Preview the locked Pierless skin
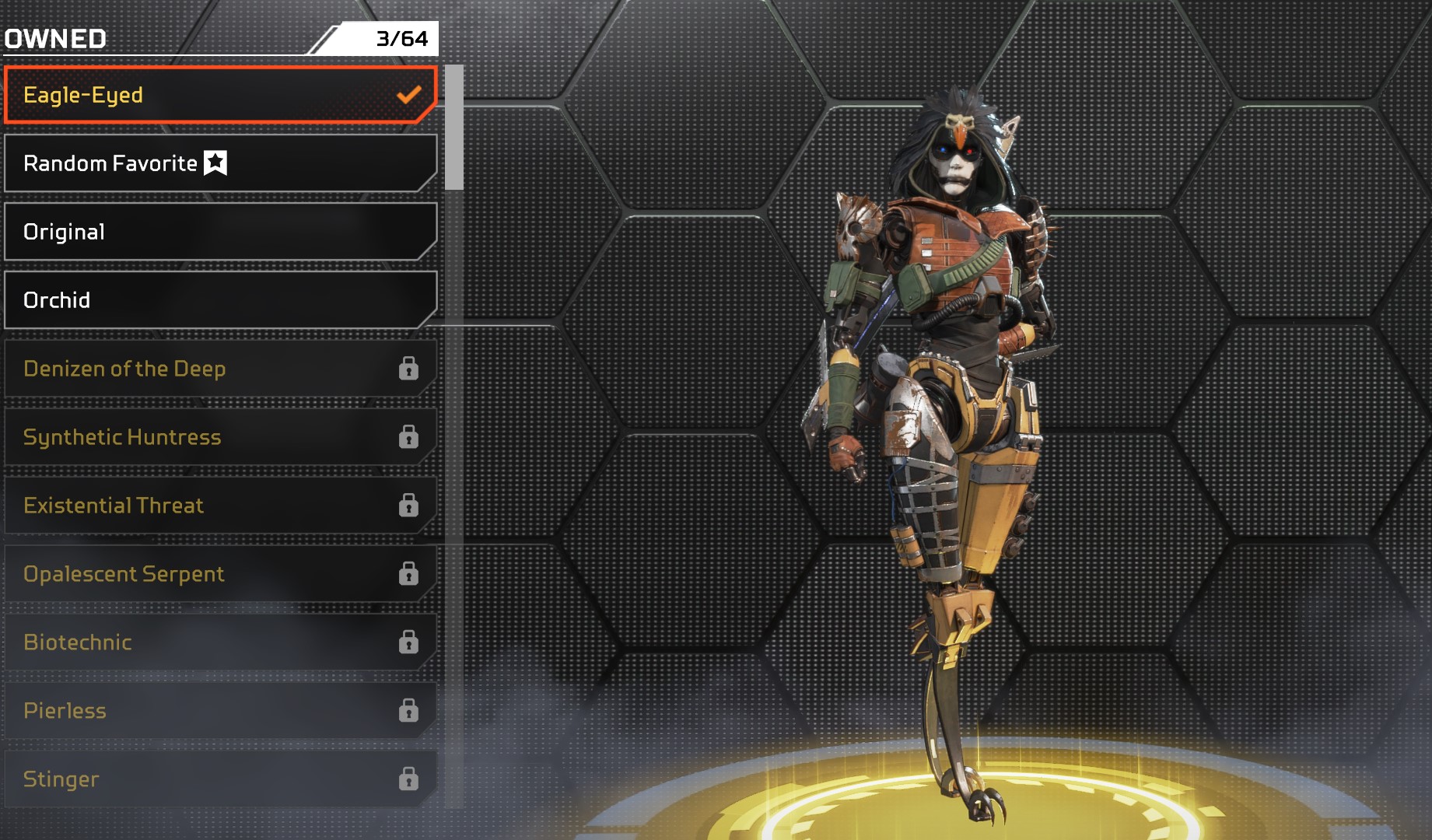The height and width of the screenshot is (840, 1432). pos(220,711)
